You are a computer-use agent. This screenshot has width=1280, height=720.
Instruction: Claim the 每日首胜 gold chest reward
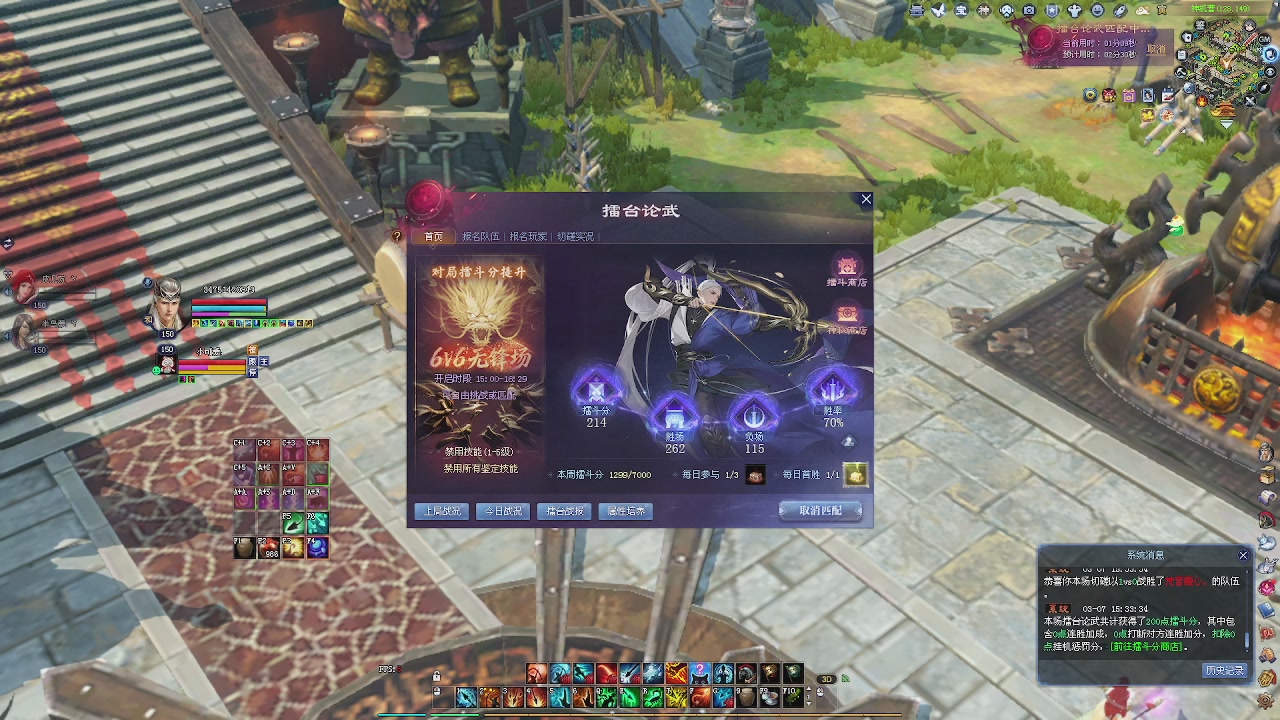point(856,475)
